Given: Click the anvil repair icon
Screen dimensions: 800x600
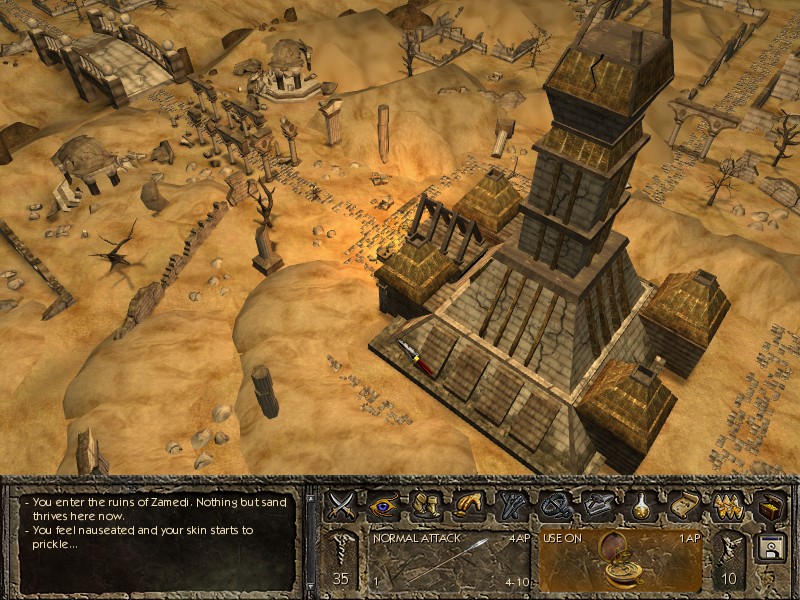Looking at the screenshot, I should point(599,505).
